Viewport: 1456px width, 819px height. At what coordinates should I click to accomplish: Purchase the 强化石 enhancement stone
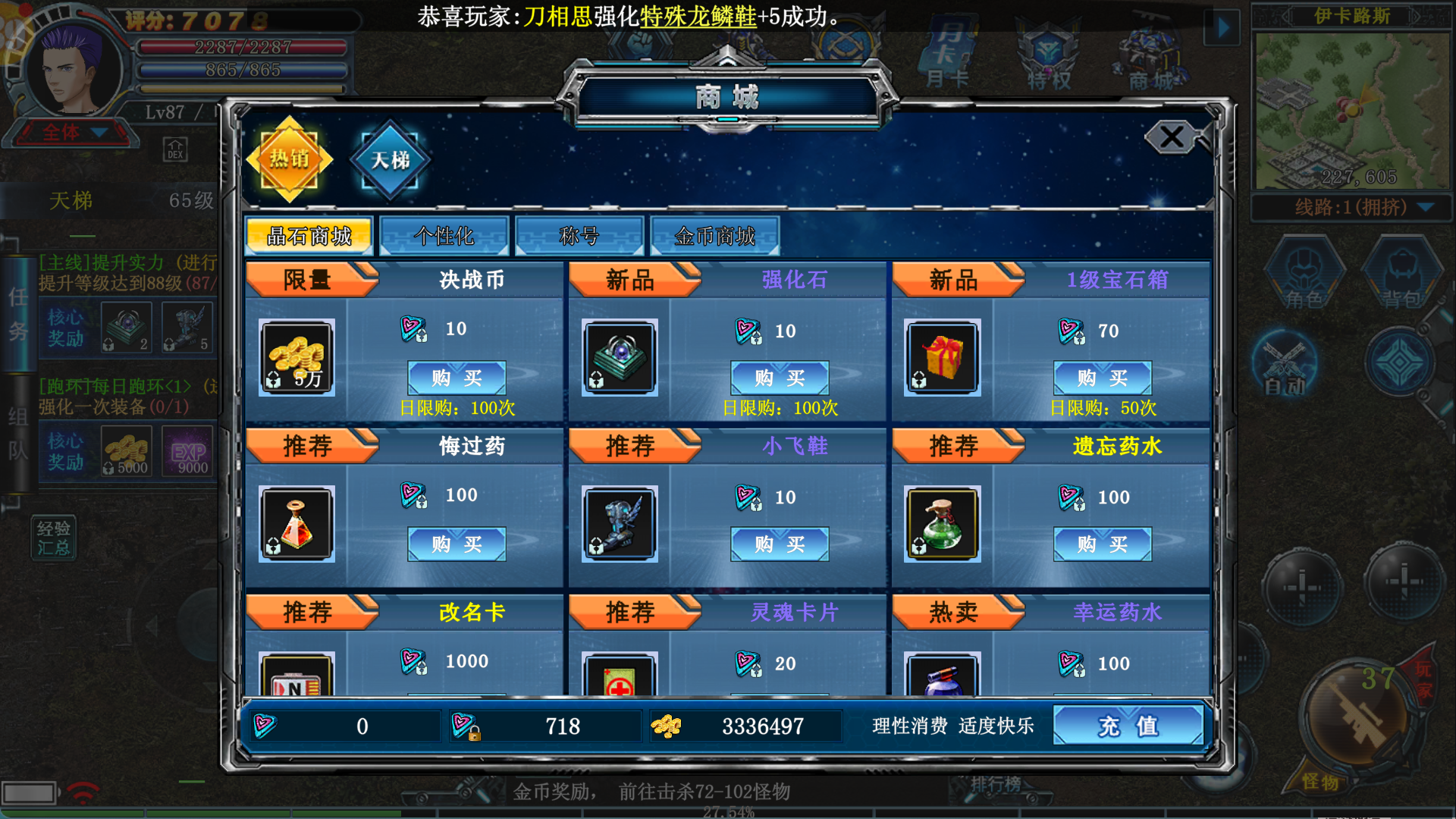point(780,378)
